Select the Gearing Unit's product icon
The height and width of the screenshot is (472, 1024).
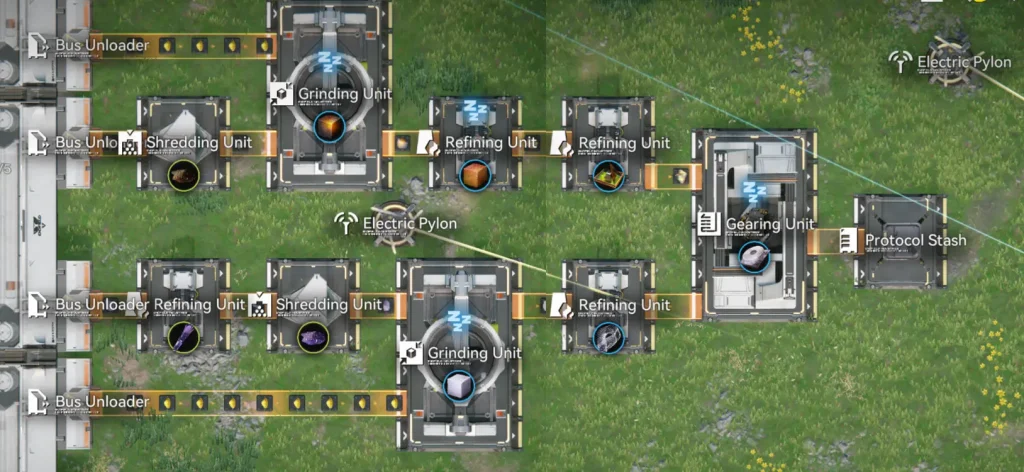coord(752,258)
